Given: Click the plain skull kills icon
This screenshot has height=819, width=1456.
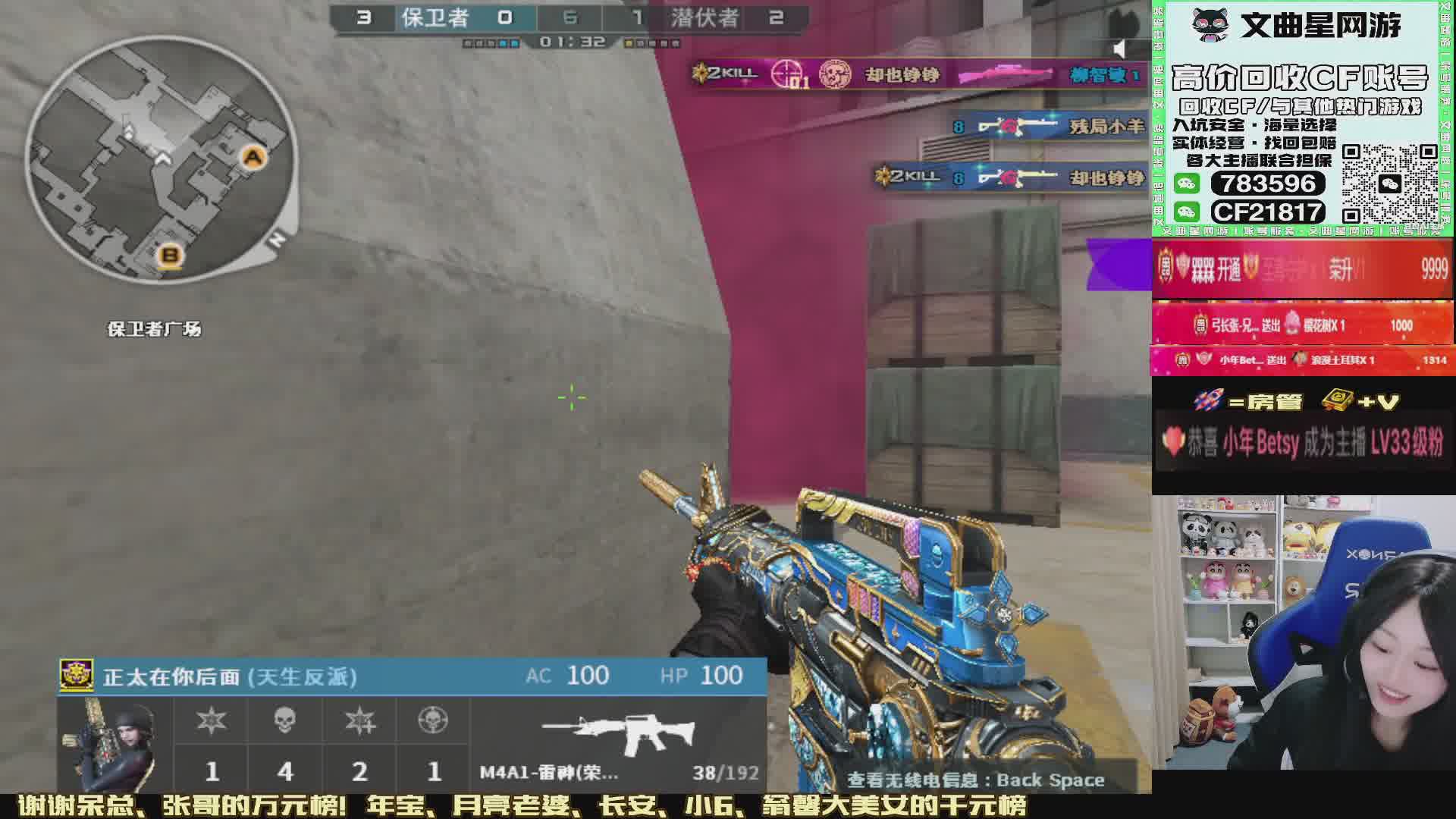Looking at the screenshot, I should pos(284,720).
